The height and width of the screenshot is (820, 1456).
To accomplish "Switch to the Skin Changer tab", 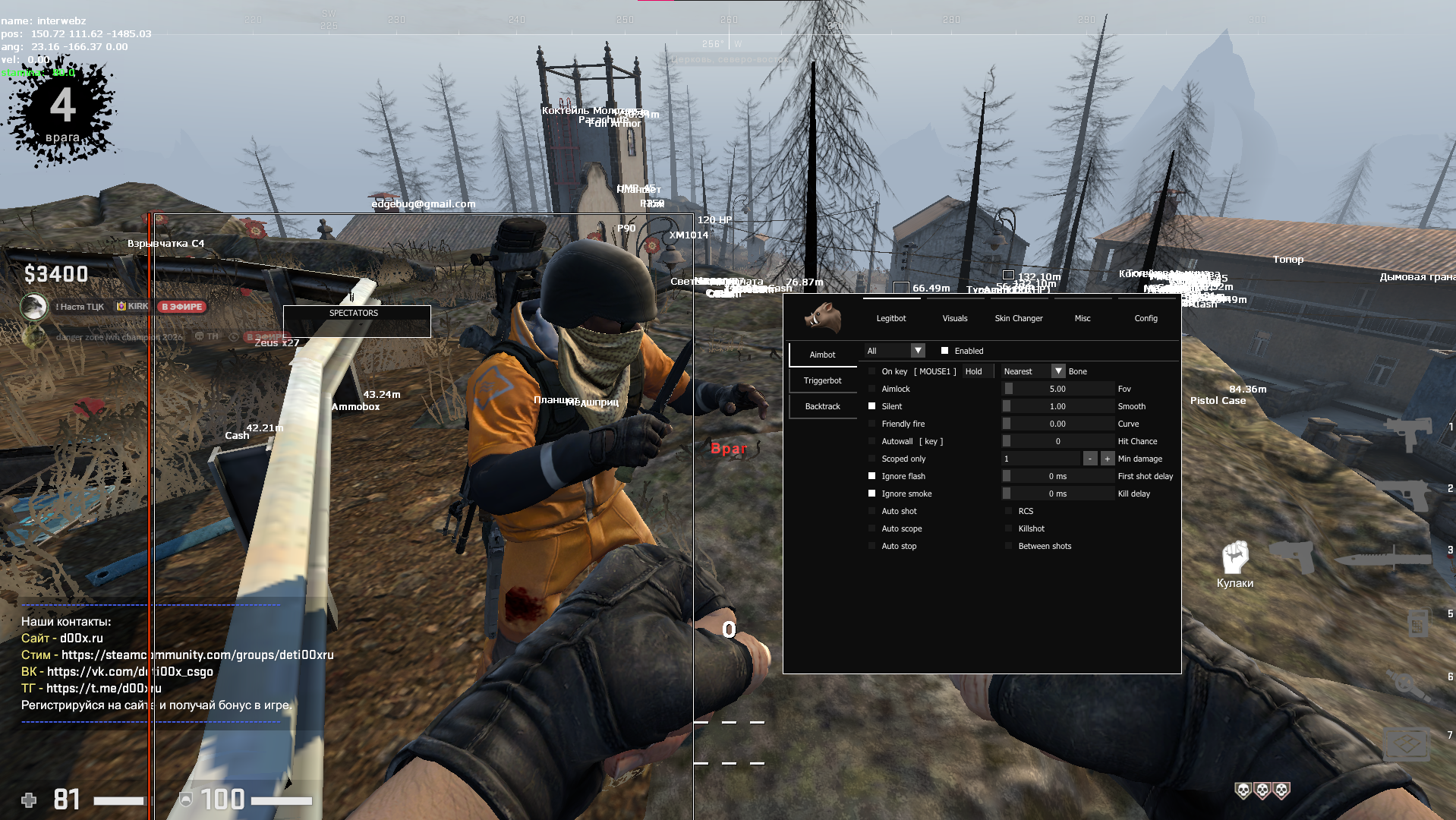I will tap(1019, 318).
